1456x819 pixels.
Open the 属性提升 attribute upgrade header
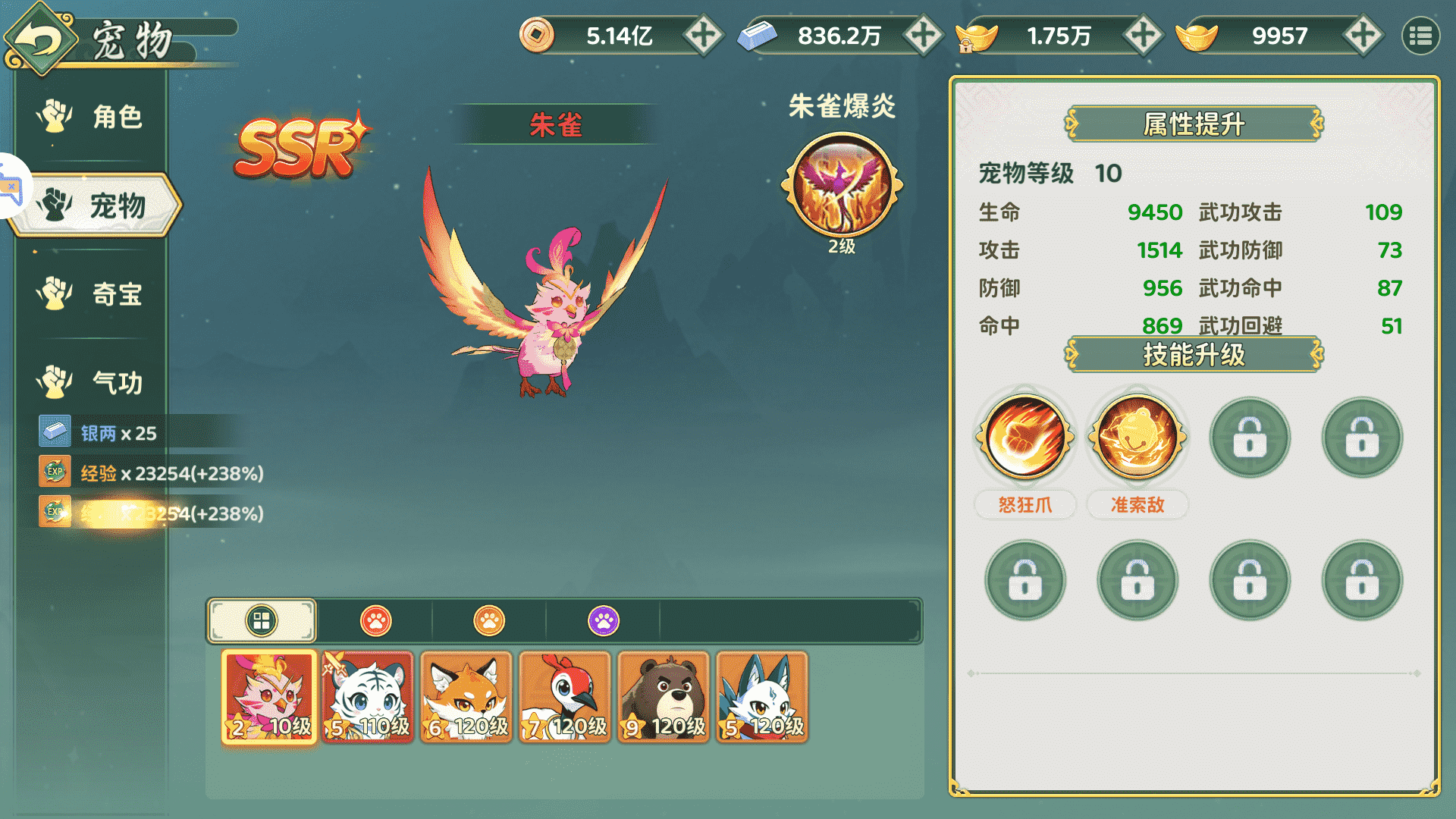tap(1194, 124)
